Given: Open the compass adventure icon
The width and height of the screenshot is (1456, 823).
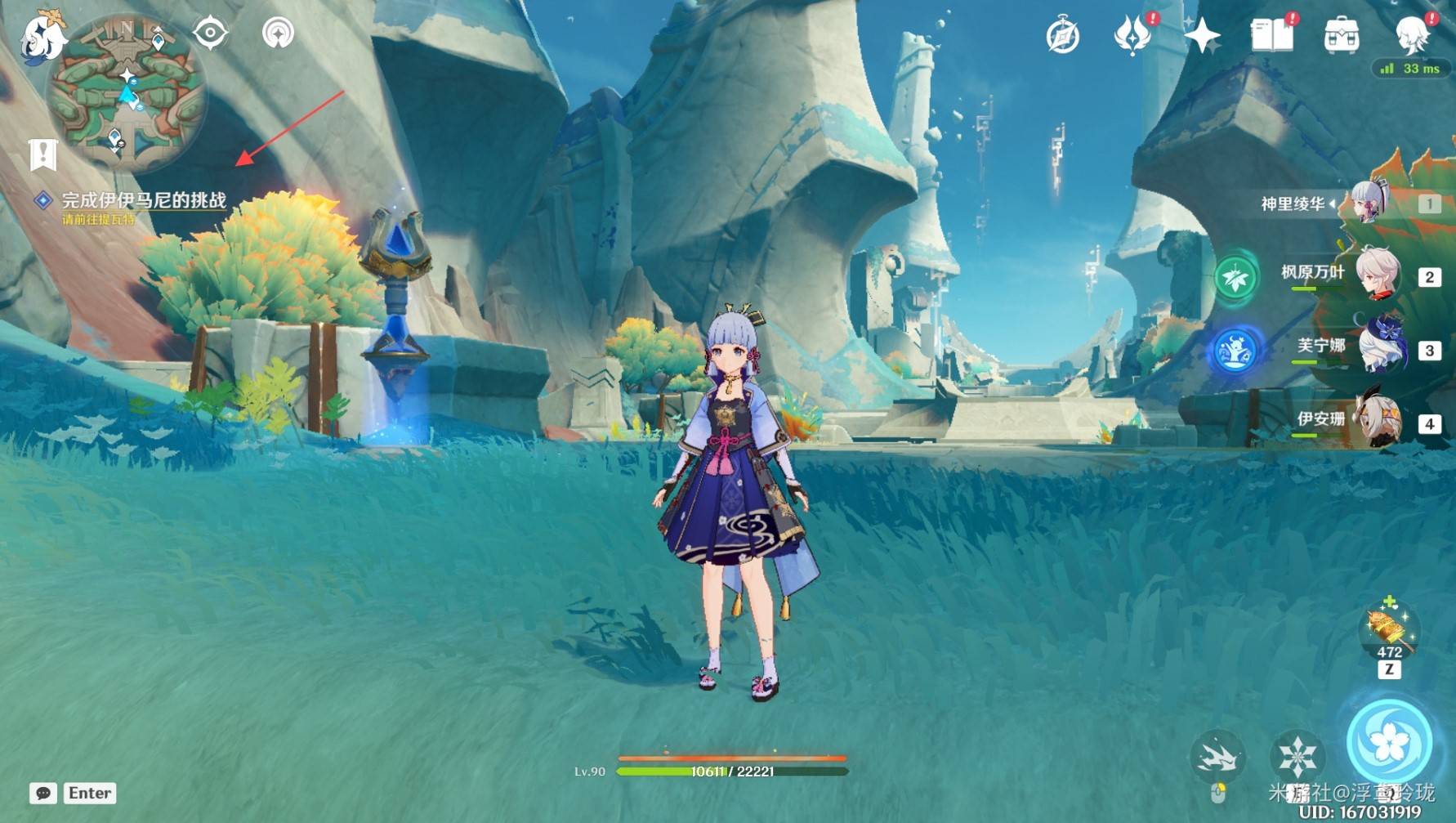Looking at the screenshot, I should [1062, 36].
